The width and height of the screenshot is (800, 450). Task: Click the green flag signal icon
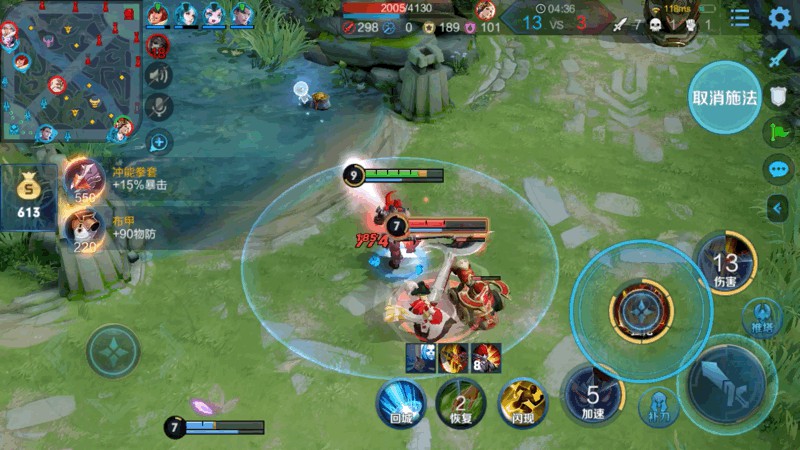778,131
